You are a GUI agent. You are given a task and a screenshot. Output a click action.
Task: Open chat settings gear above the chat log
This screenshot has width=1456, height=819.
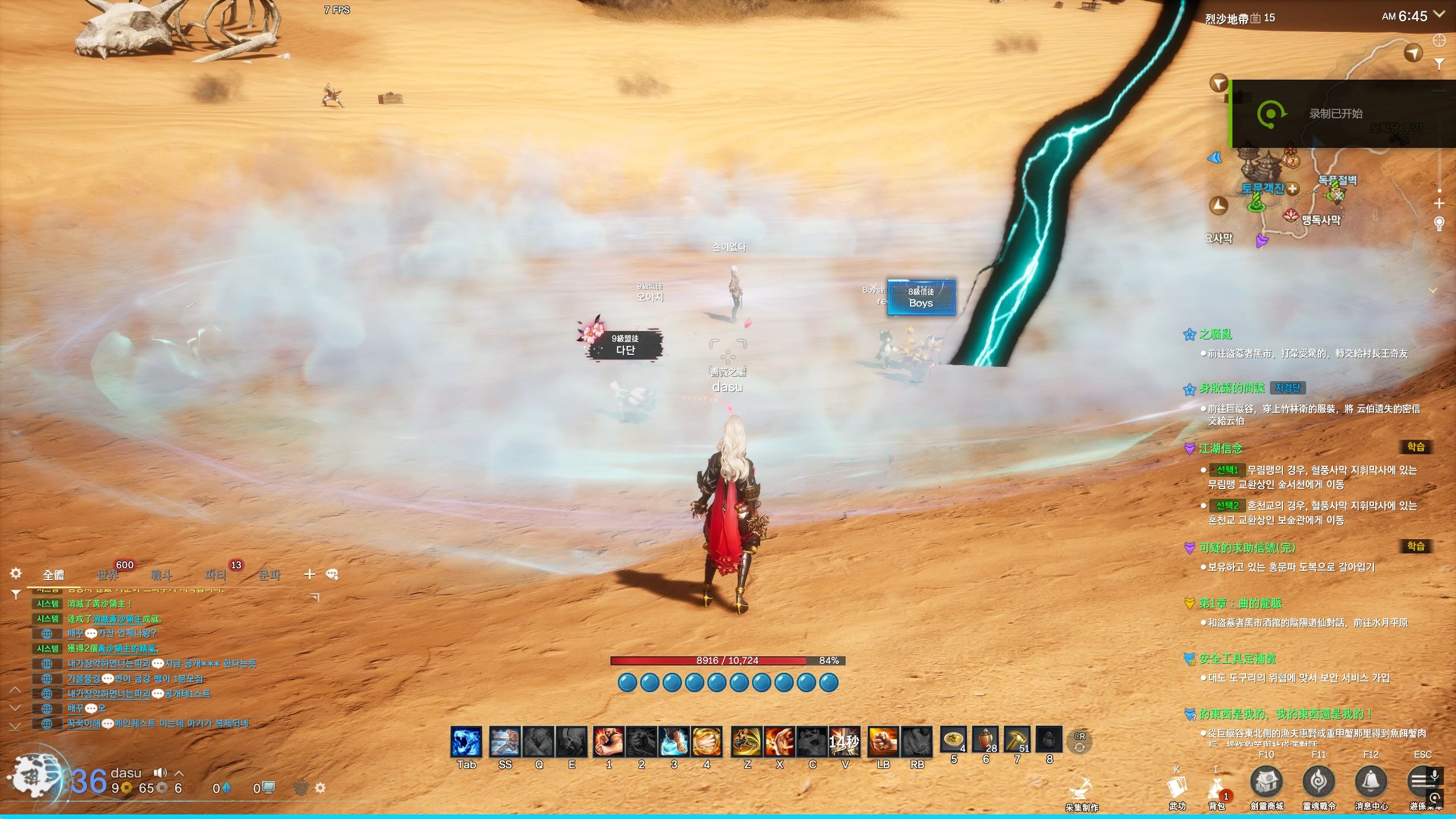16,573
